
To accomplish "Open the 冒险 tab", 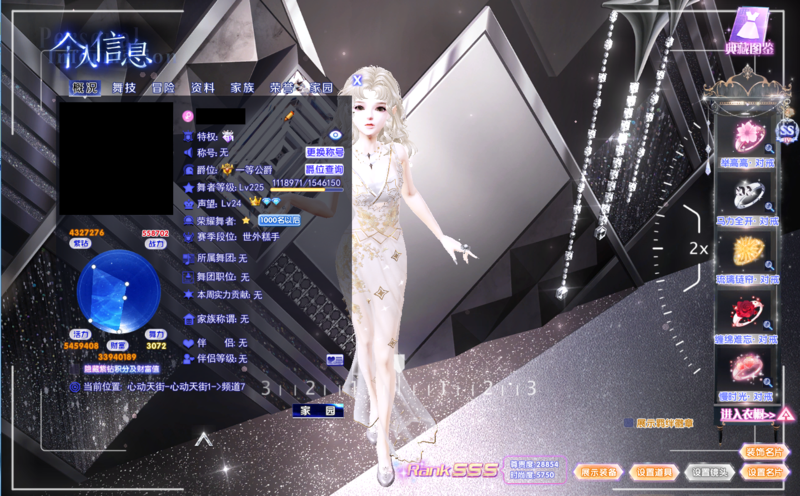I will coord(163,88).
